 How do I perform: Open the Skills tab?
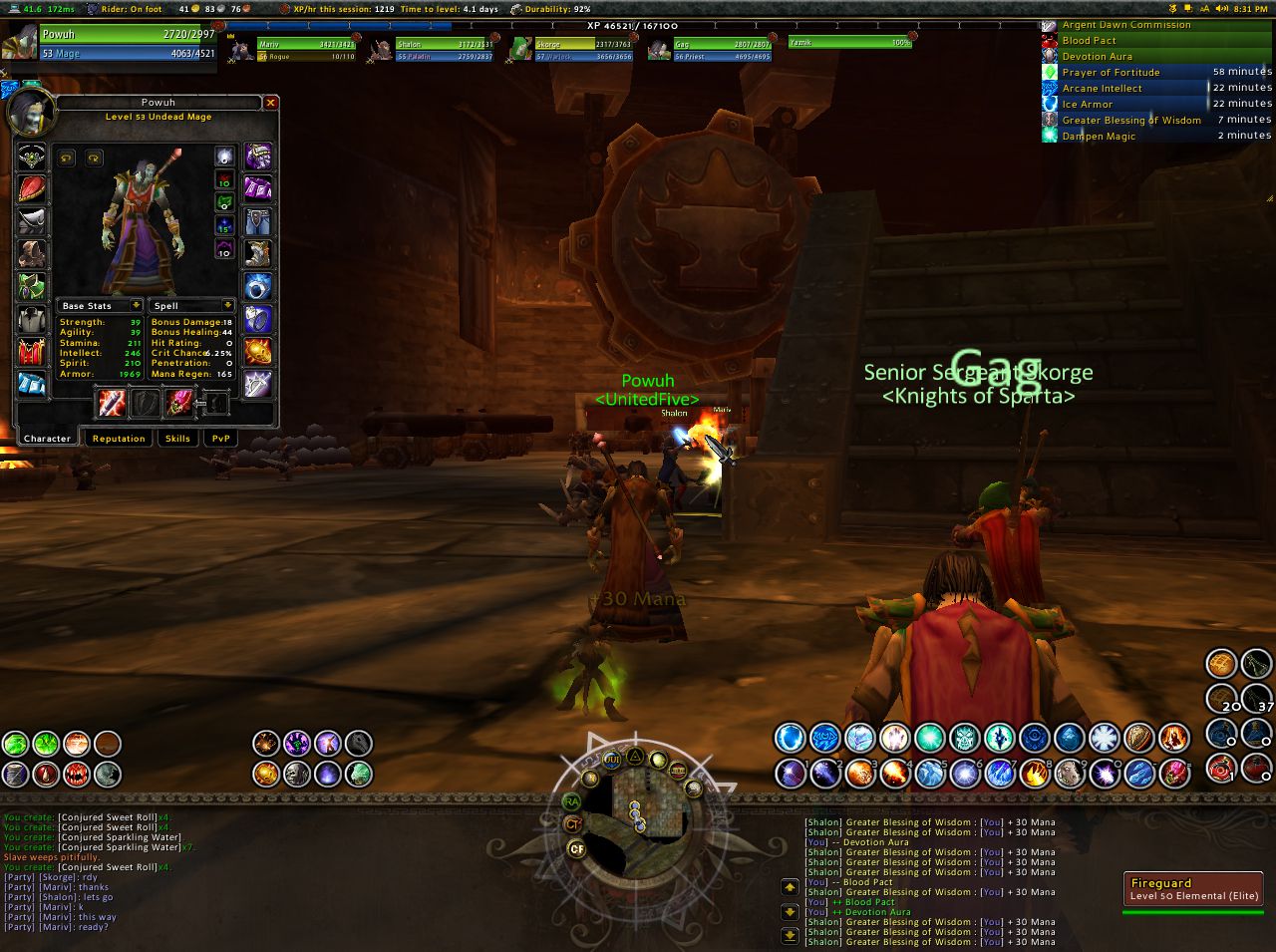click(177, 438)
